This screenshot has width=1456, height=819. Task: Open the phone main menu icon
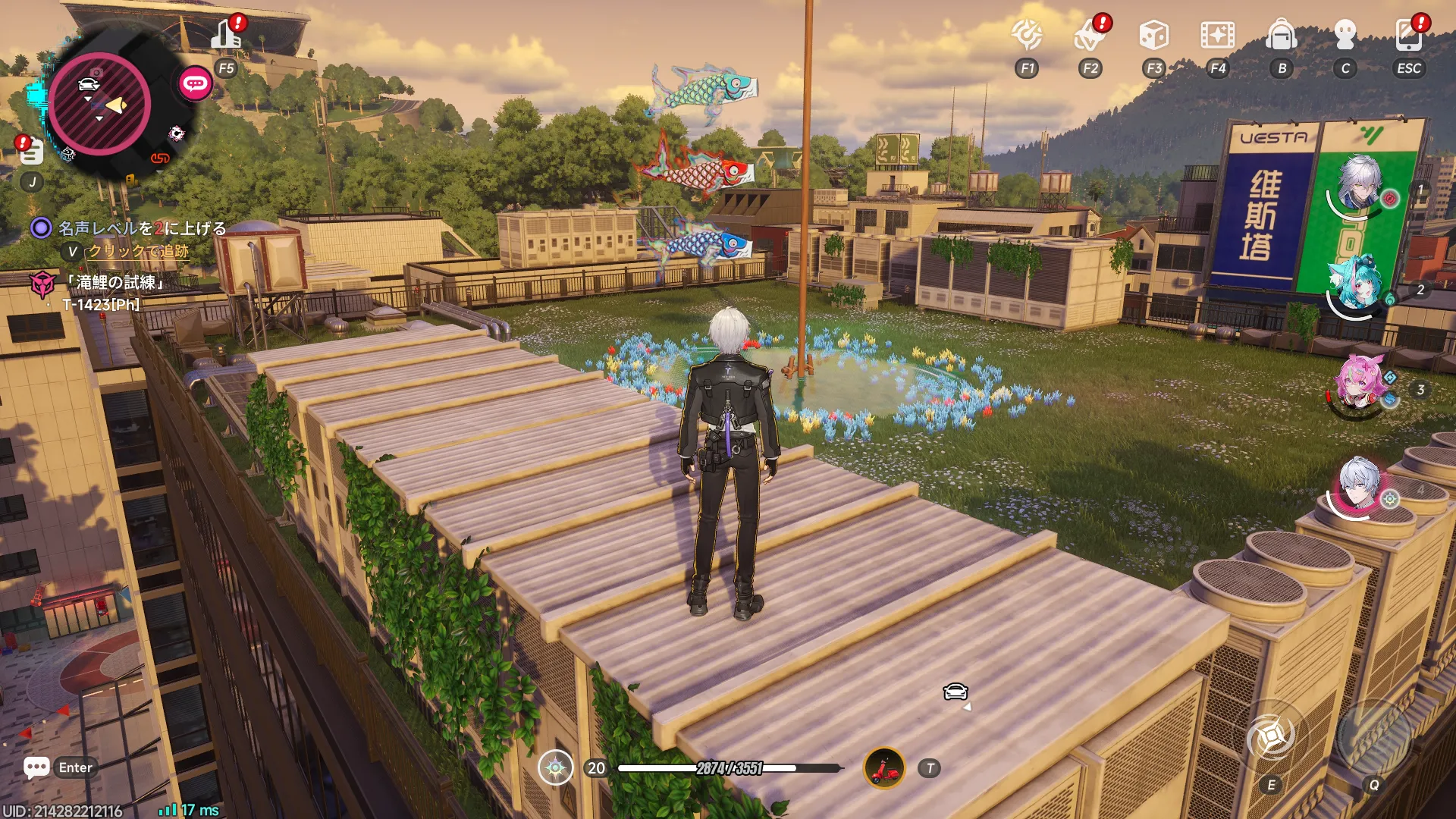pyautogui.click(x=1408, y=35)
